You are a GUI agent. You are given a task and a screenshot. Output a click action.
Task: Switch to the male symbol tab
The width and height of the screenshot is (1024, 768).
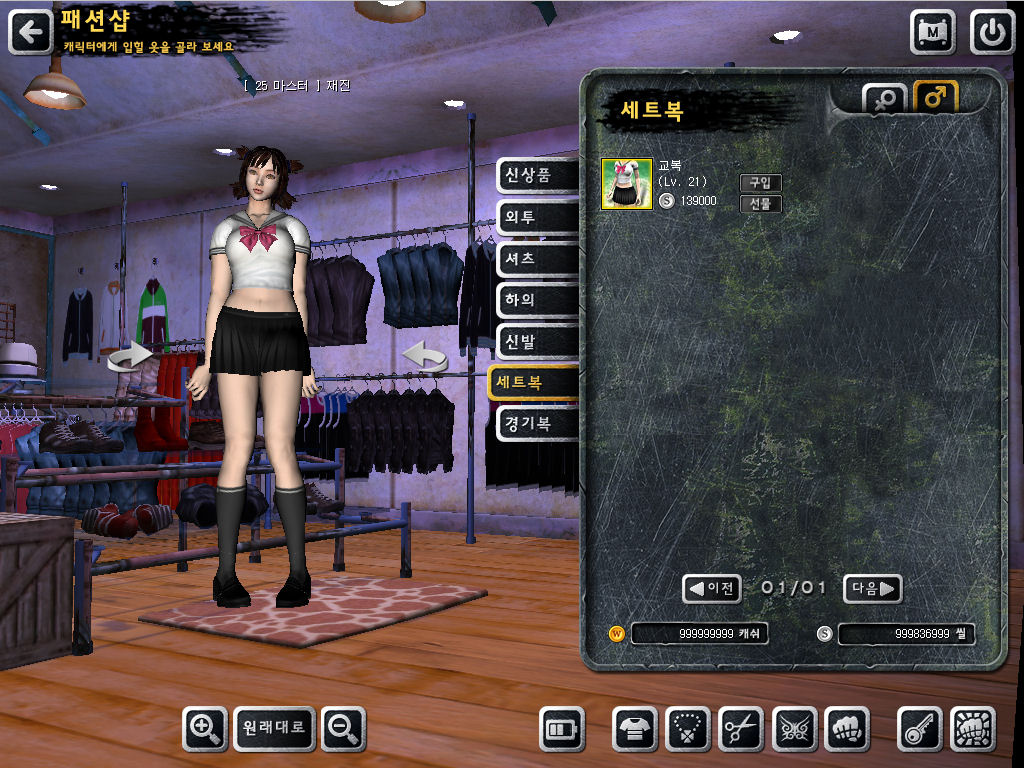click(x=936, y=98)
